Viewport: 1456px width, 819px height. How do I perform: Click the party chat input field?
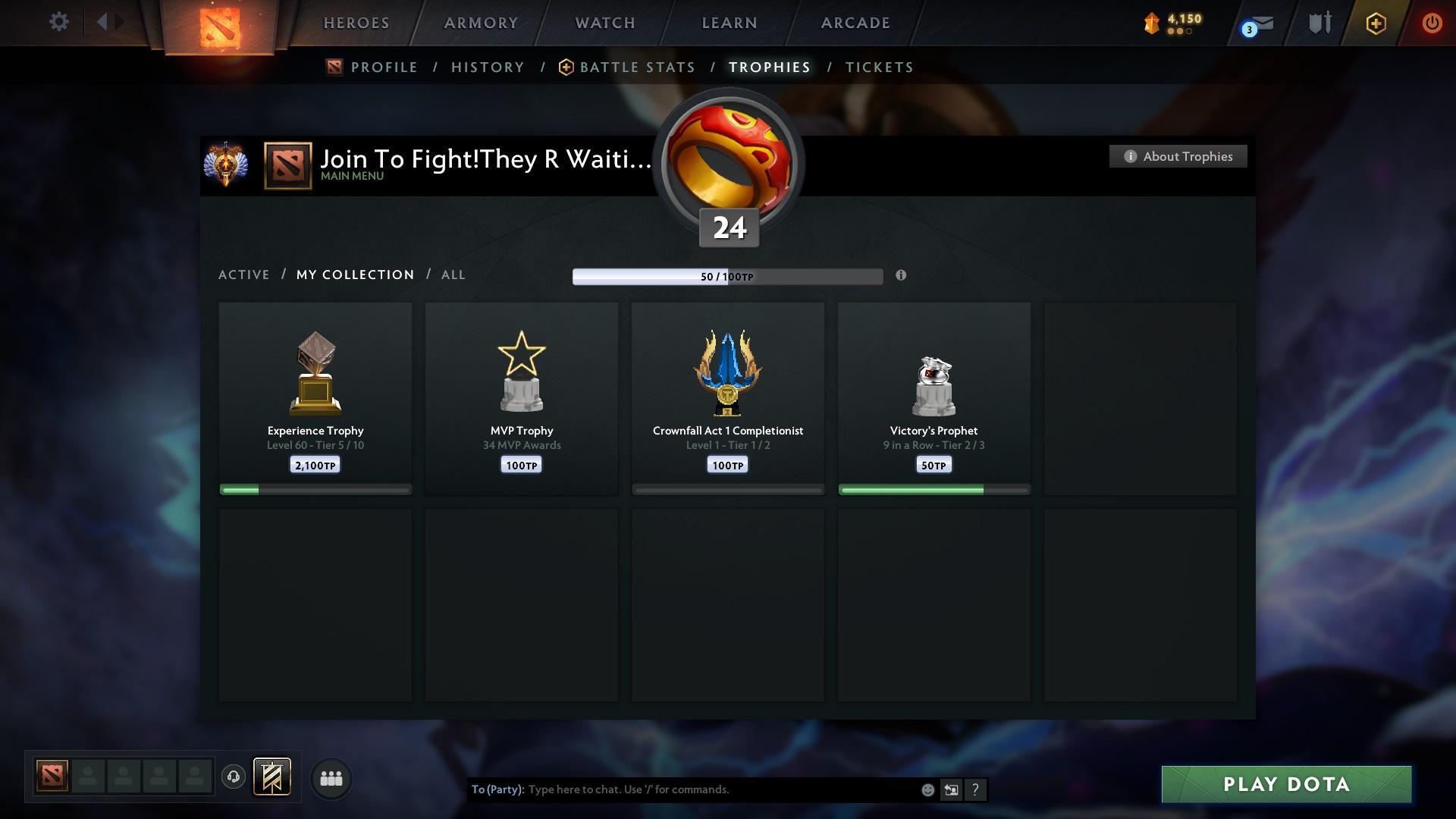click(x=682, y=789)
